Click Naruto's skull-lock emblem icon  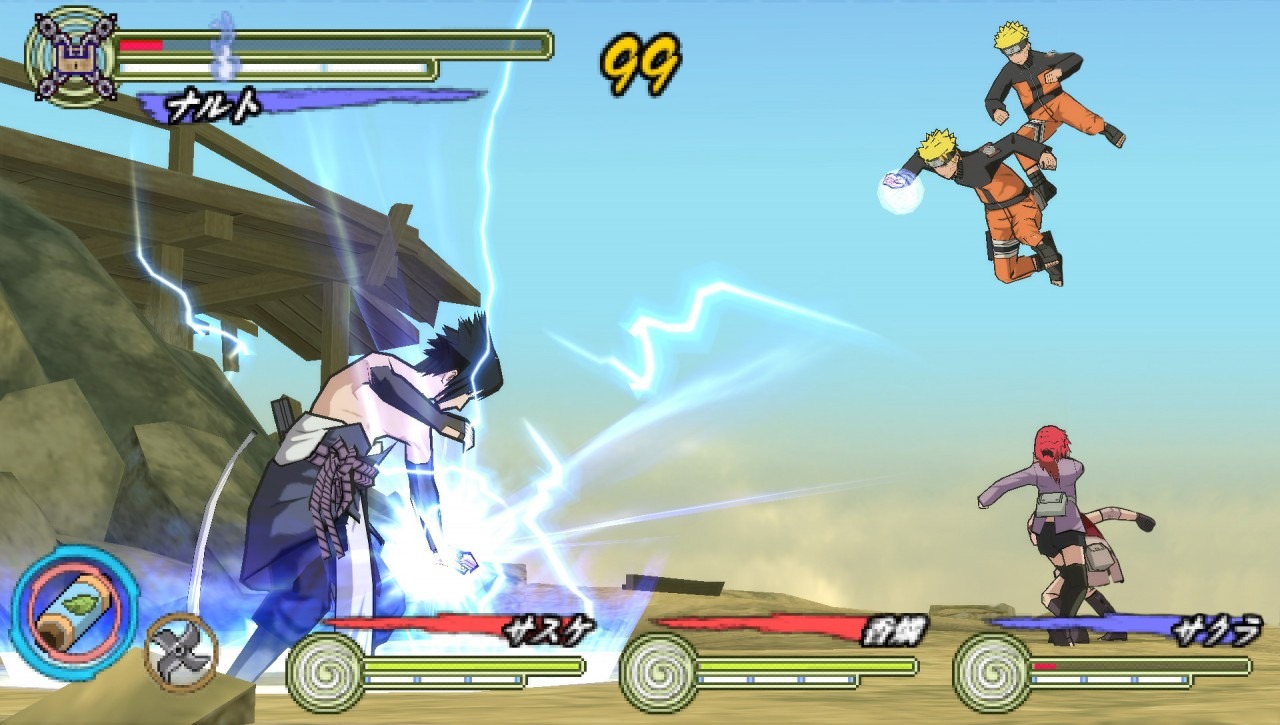(70, 56)
